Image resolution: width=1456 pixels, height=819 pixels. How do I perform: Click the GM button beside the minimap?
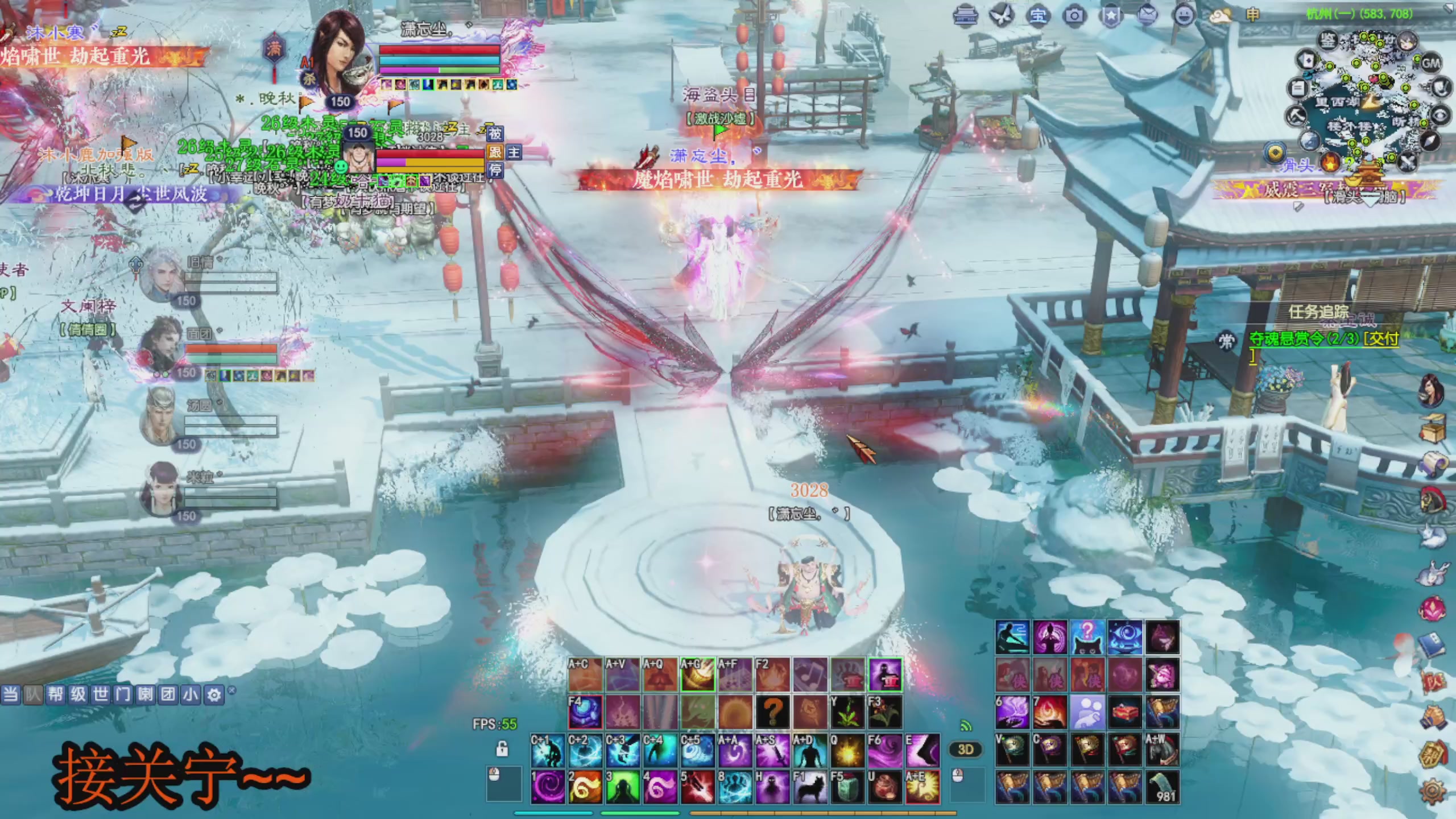[1430, 63]
